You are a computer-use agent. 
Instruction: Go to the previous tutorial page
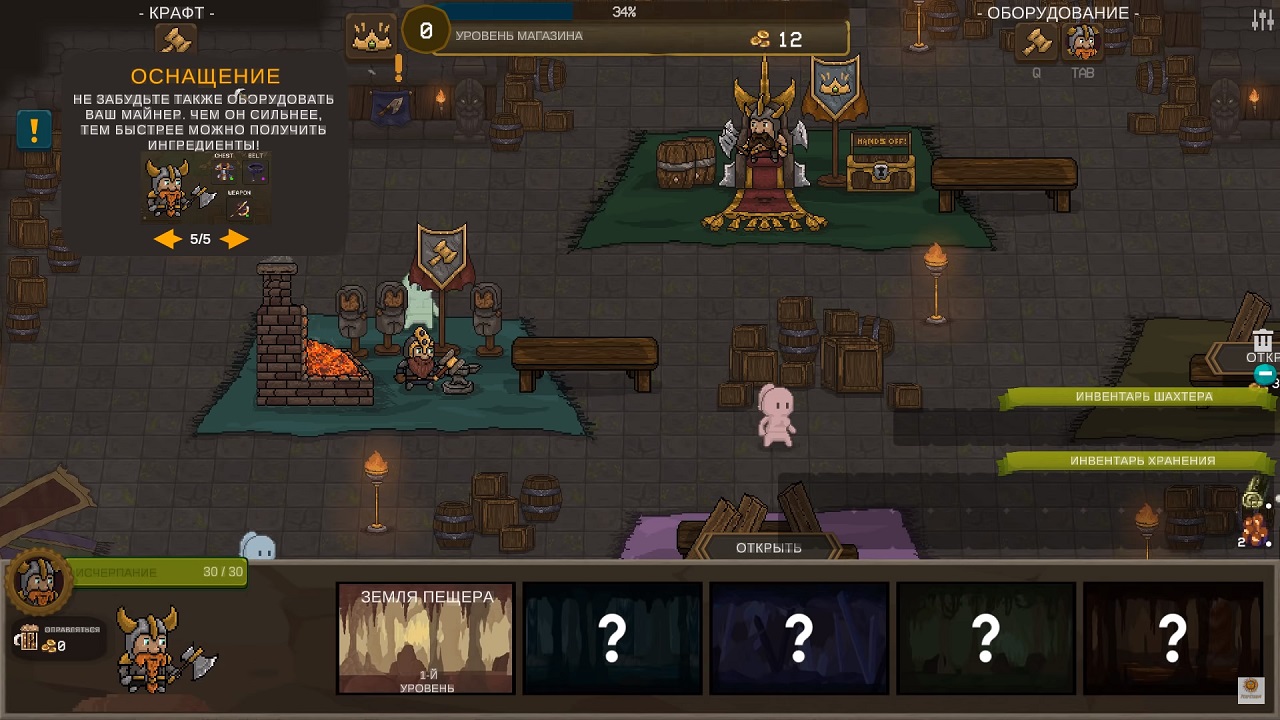click(x=167, y=239)
